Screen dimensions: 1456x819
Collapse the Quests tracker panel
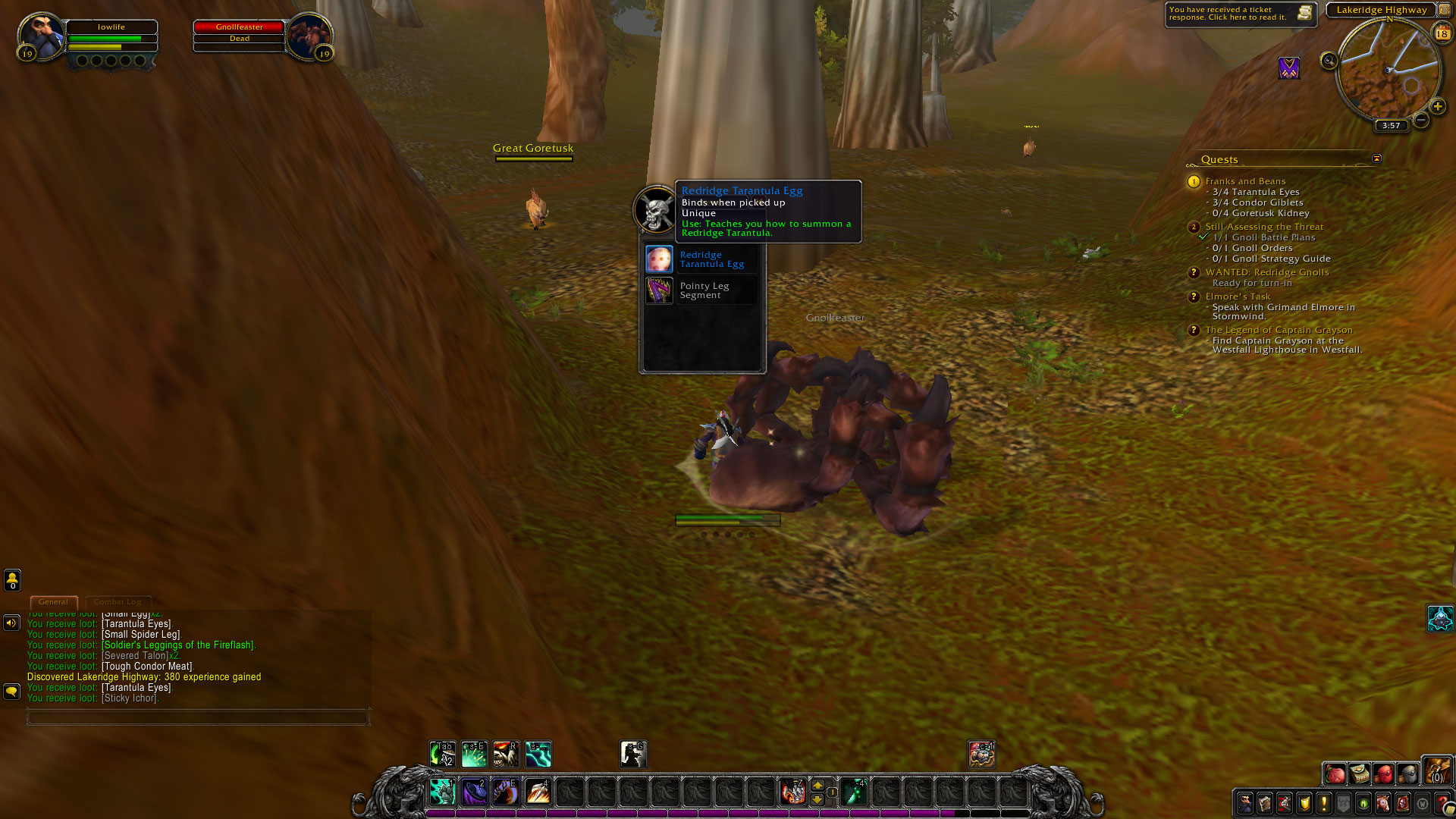tap(1376, 158)
